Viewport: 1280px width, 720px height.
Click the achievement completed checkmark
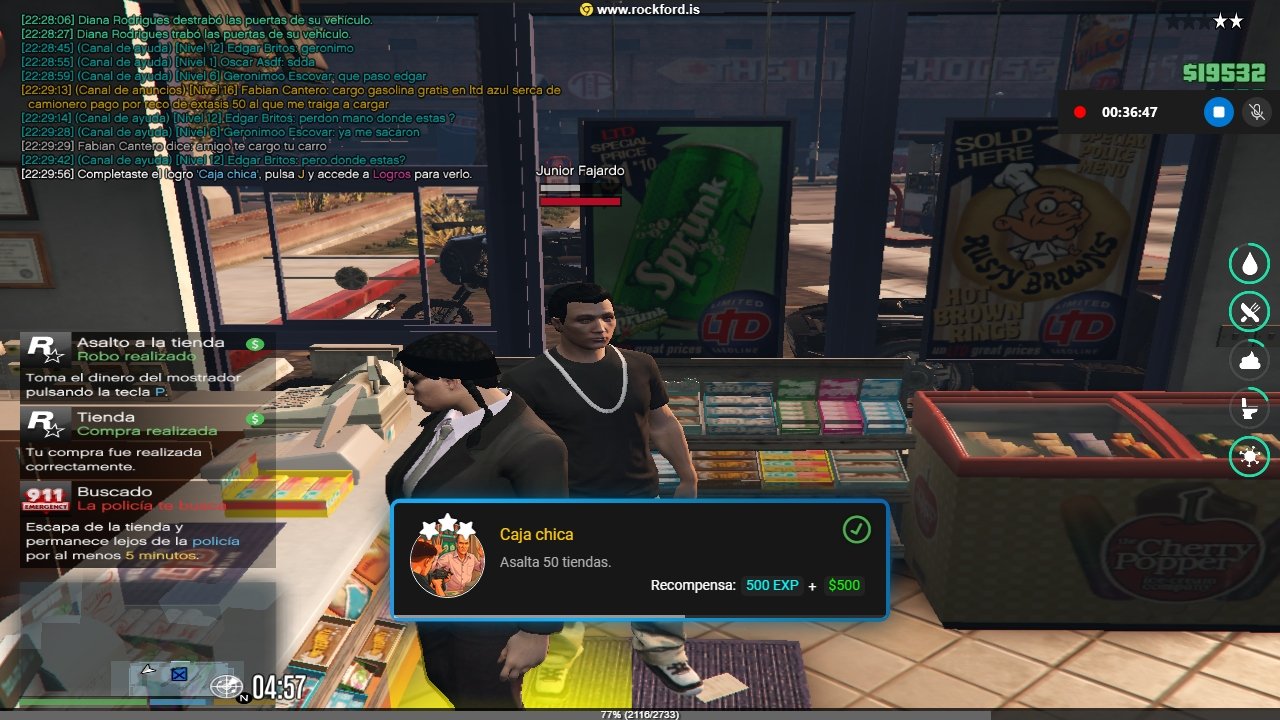click(x=856, y=530)
